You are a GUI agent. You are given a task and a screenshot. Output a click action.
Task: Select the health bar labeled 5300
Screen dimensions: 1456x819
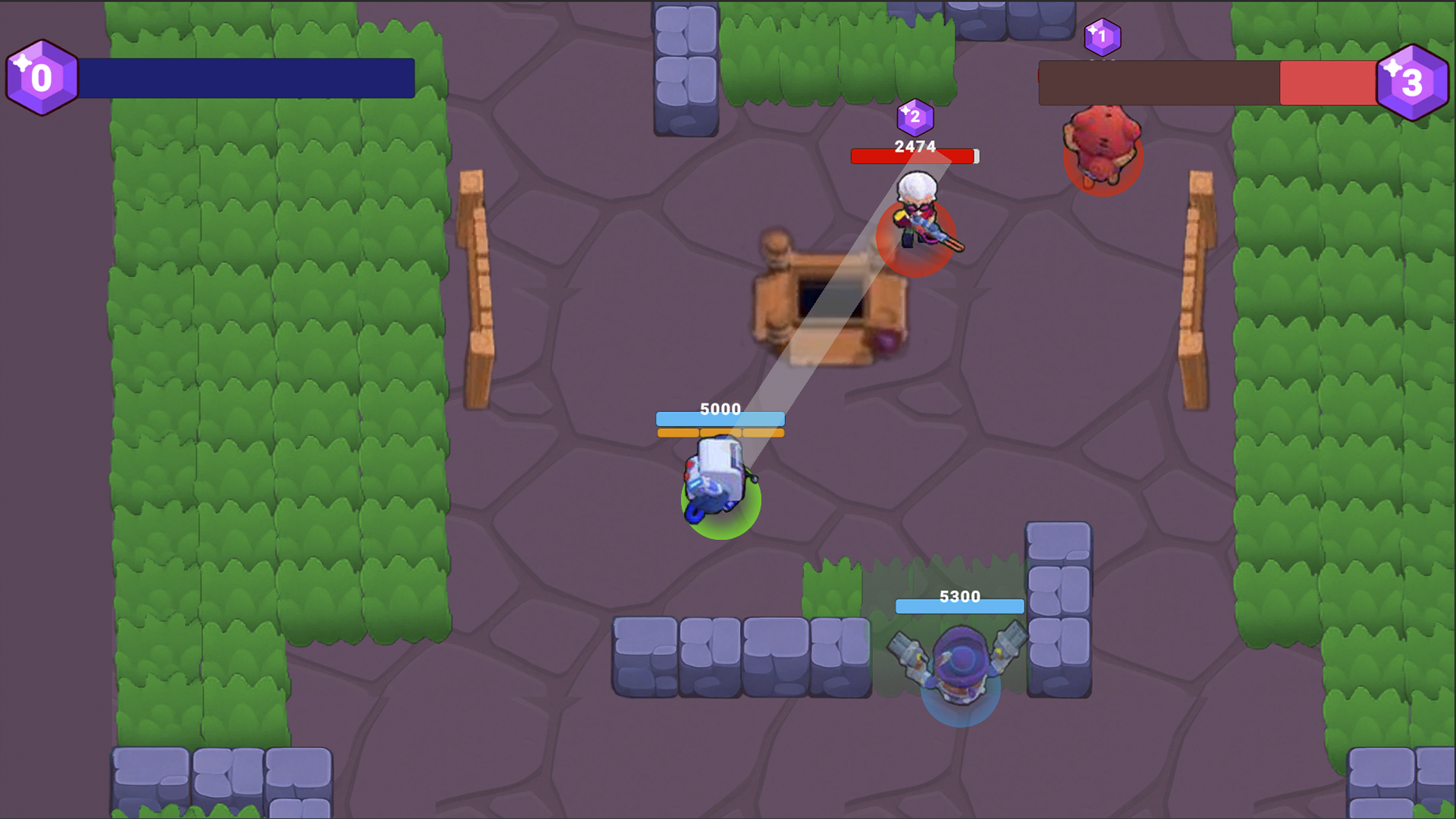coord(959,605)
